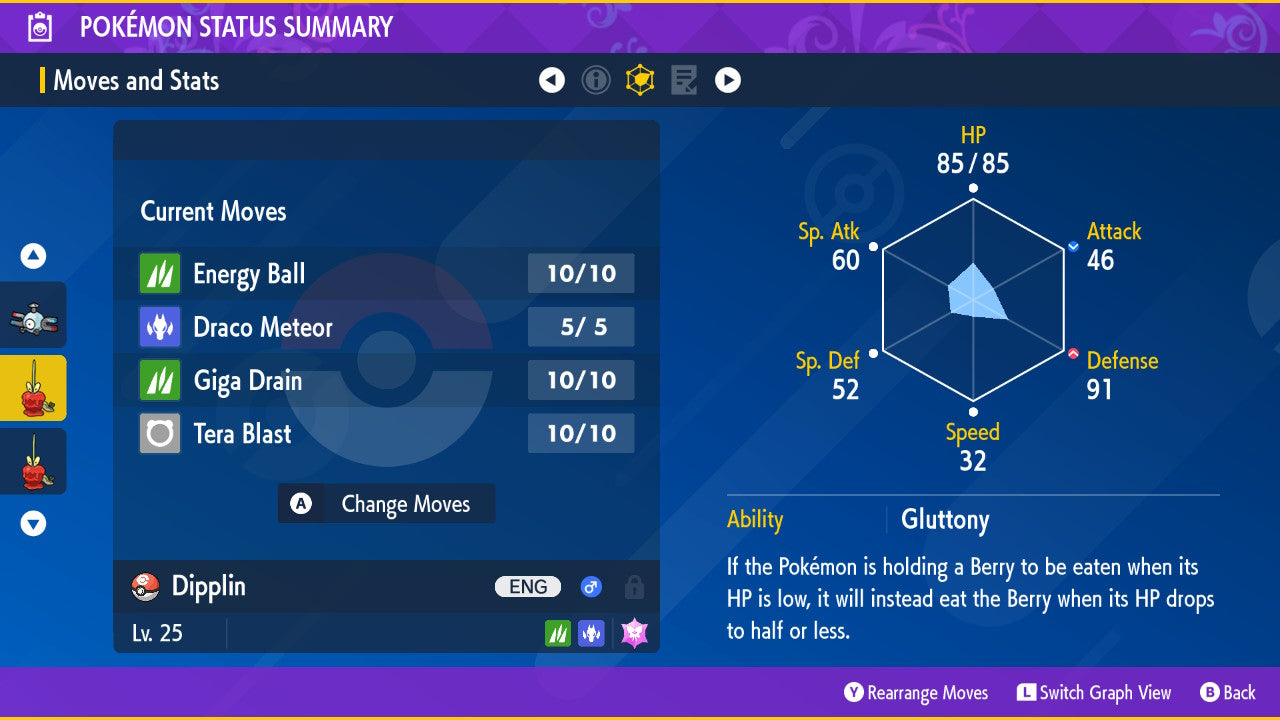The image size is (1280, 720).
Task: Choose the Dipplin thumbnail below the highlighted one
Action: [33, 461]
